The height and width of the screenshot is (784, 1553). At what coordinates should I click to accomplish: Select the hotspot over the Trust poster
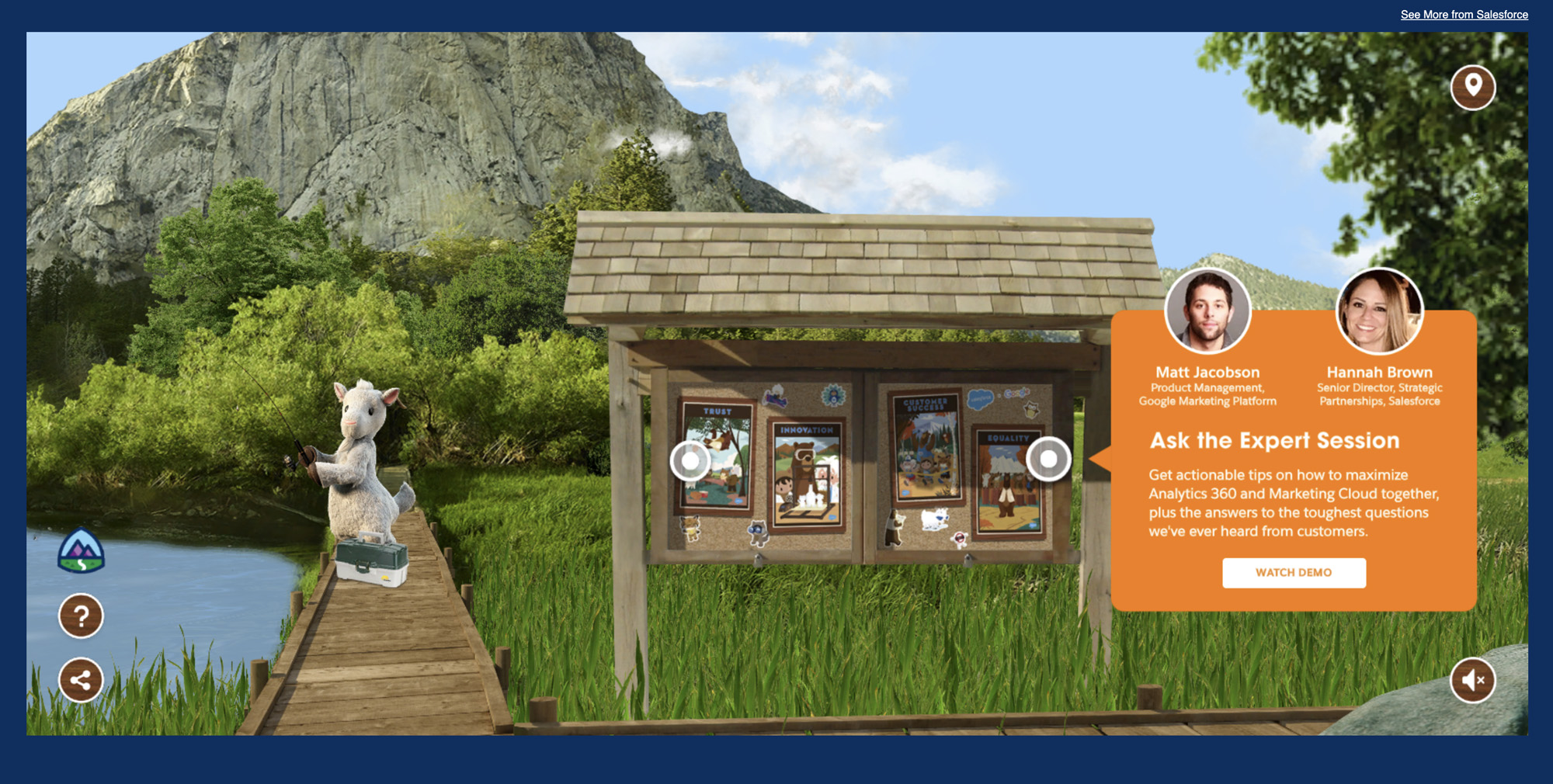click(x=690, y=461)
